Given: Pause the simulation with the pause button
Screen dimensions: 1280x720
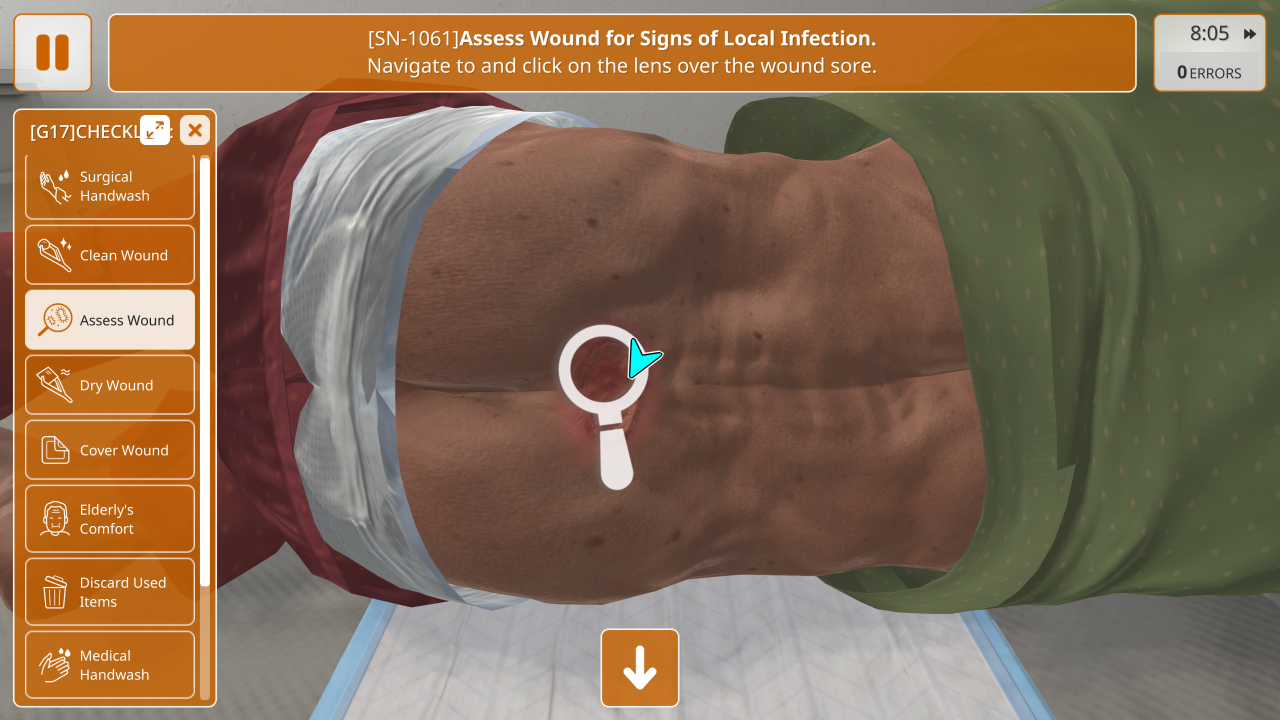Looking at the screenshot, I should coord(52,52).
